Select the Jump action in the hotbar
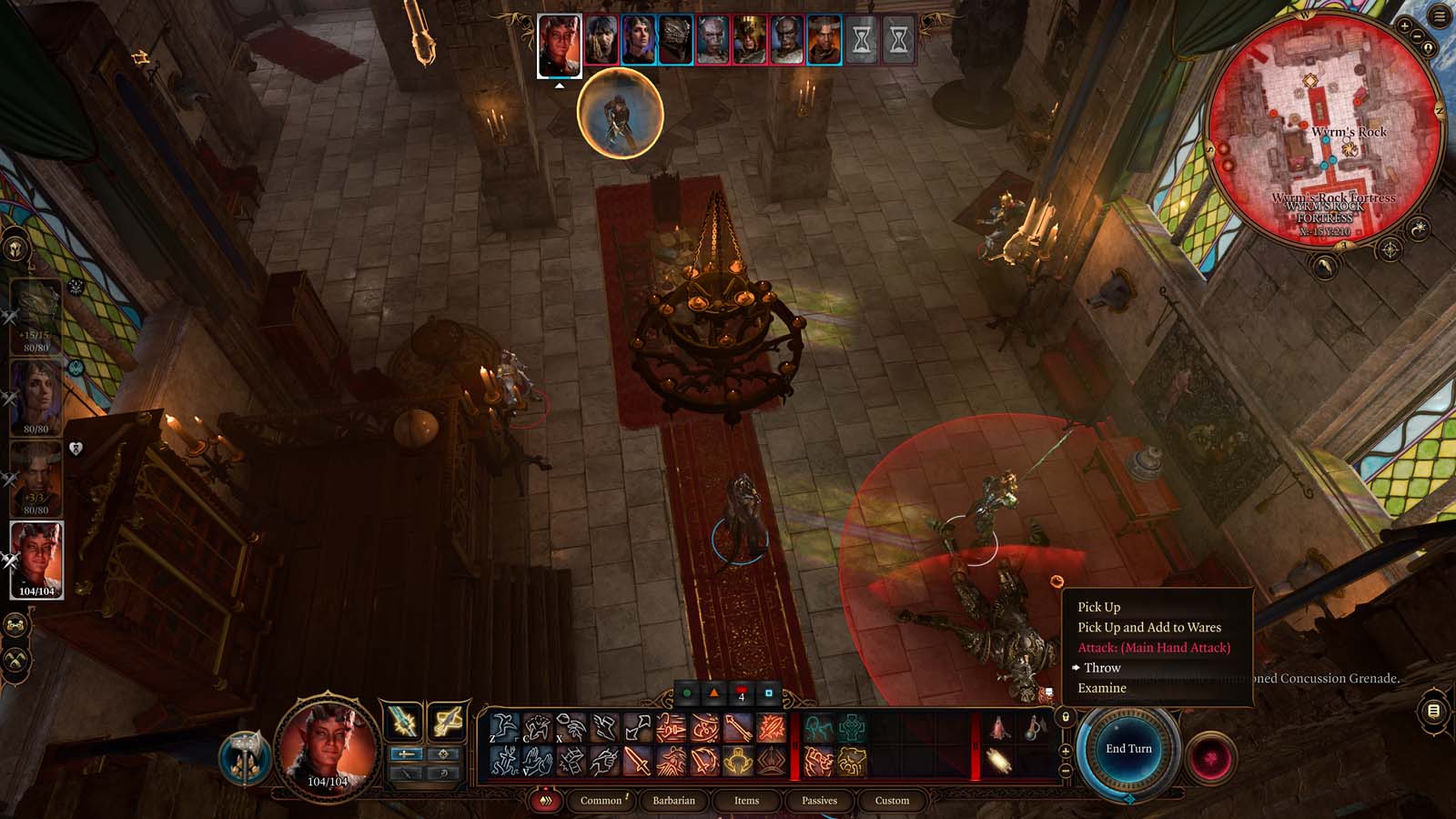 click(x=503, y=727)
